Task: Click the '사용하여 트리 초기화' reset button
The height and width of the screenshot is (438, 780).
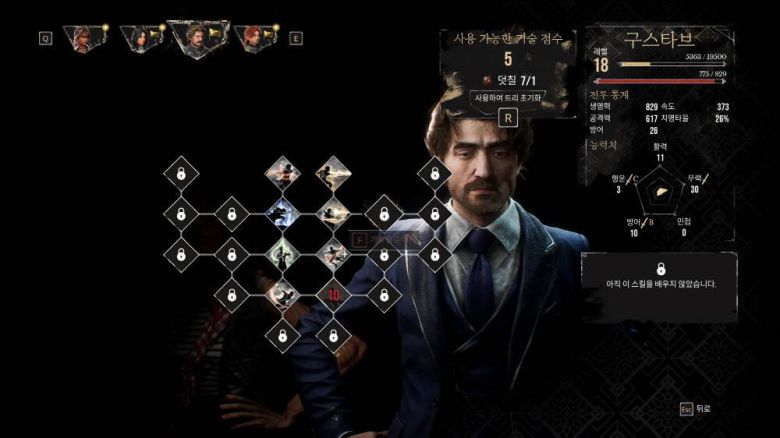Action: click(507, 97)
